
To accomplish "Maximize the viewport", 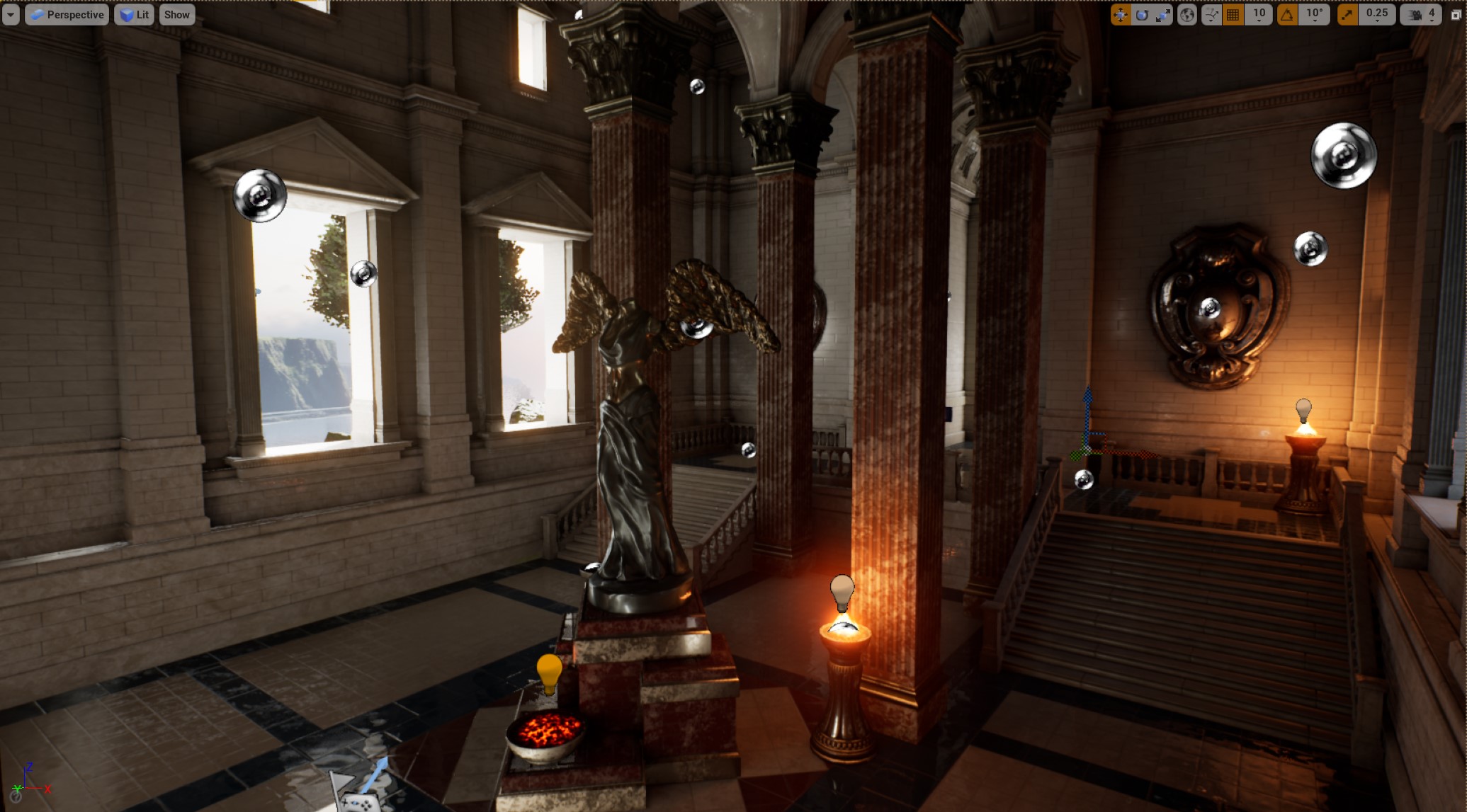I will tap(1455, 14).
